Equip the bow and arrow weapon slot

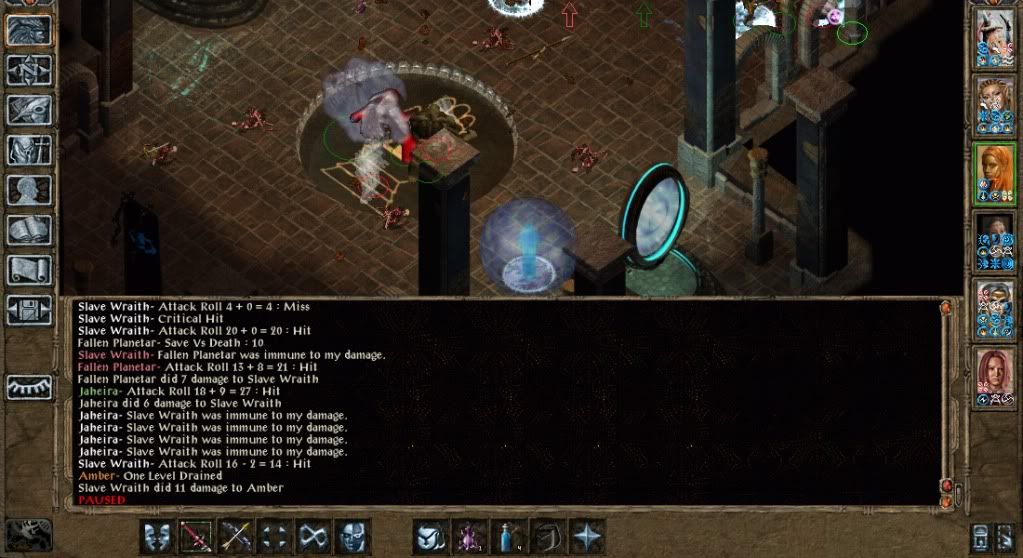coord(235,536)
